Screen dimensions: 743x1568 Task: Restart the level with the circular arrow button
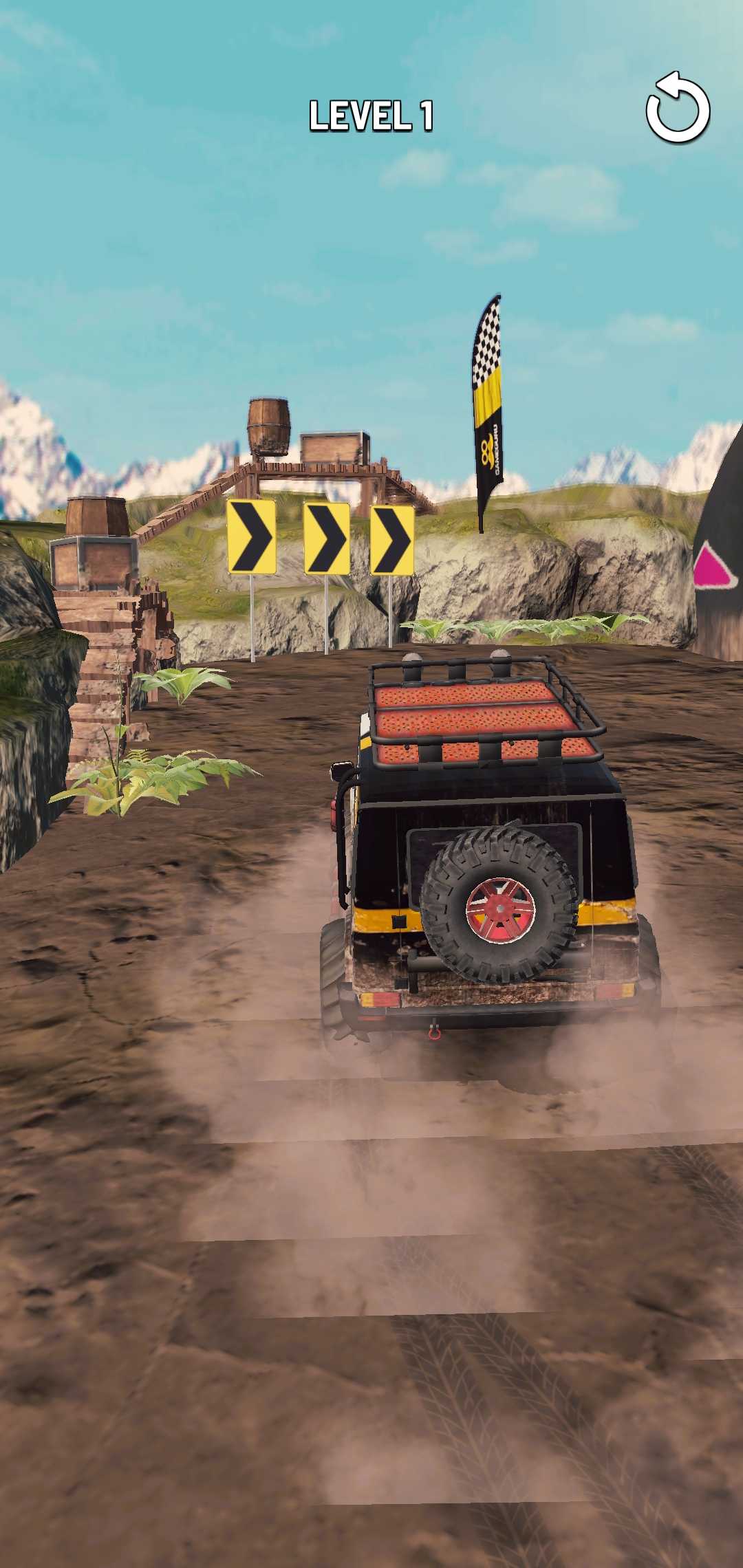677,109
